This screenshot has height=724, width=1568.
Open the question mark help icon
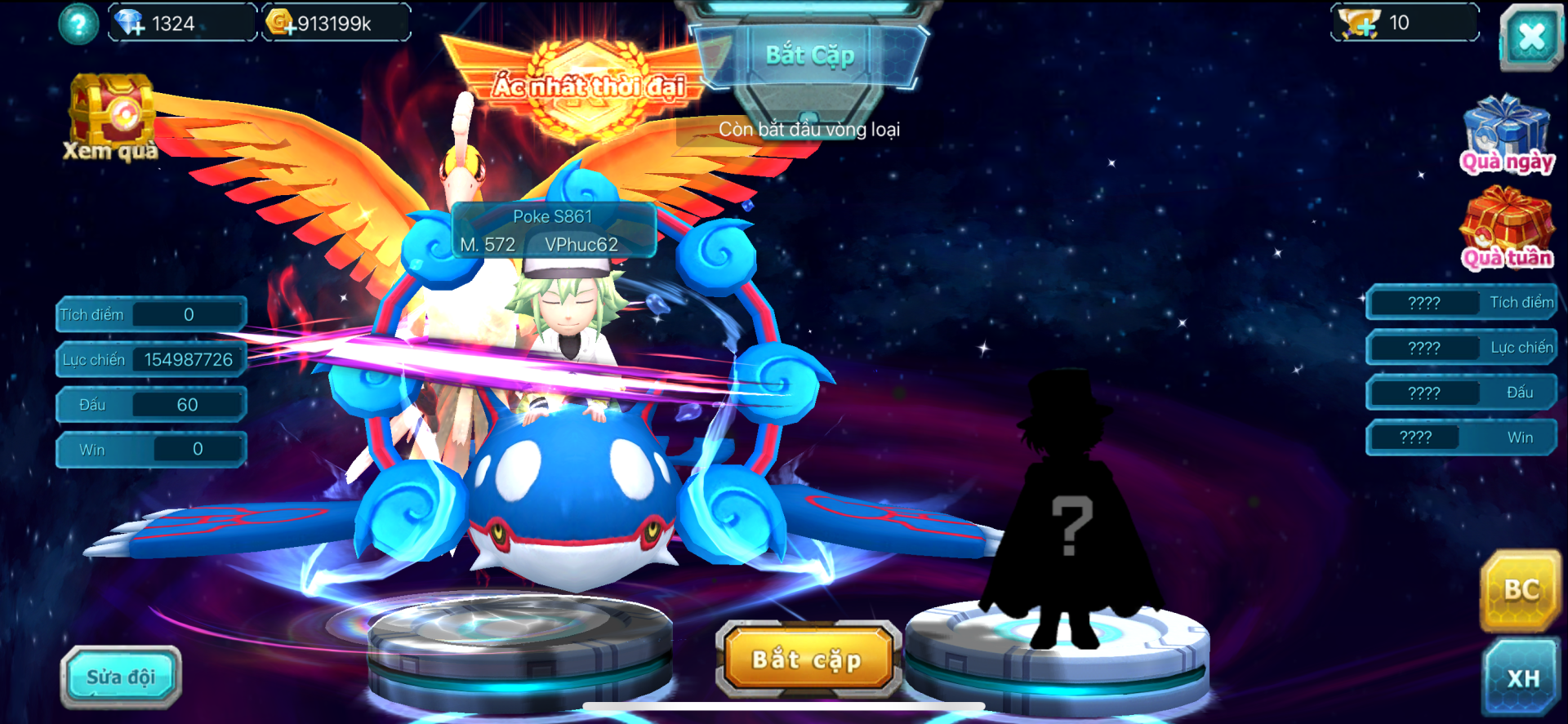click(78, 24)
